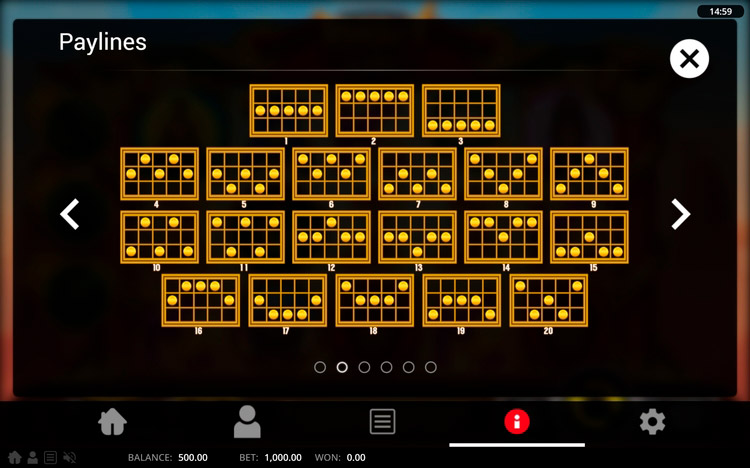Switch to the list document tab
The image size is (750, 468).
coord(382,422)
